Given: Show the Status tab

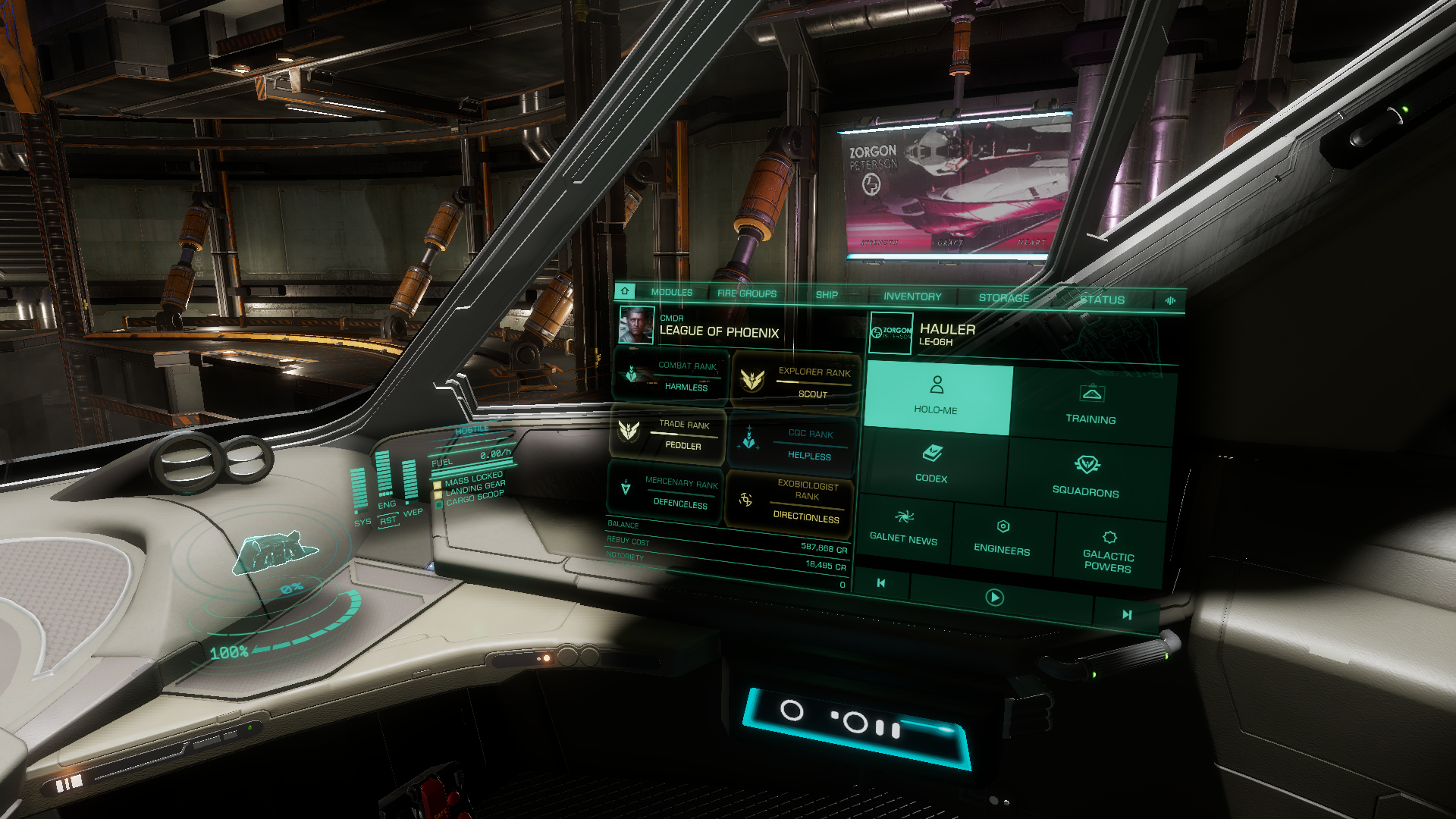Looking at the screenshot, I should [x=1102, y=300].
